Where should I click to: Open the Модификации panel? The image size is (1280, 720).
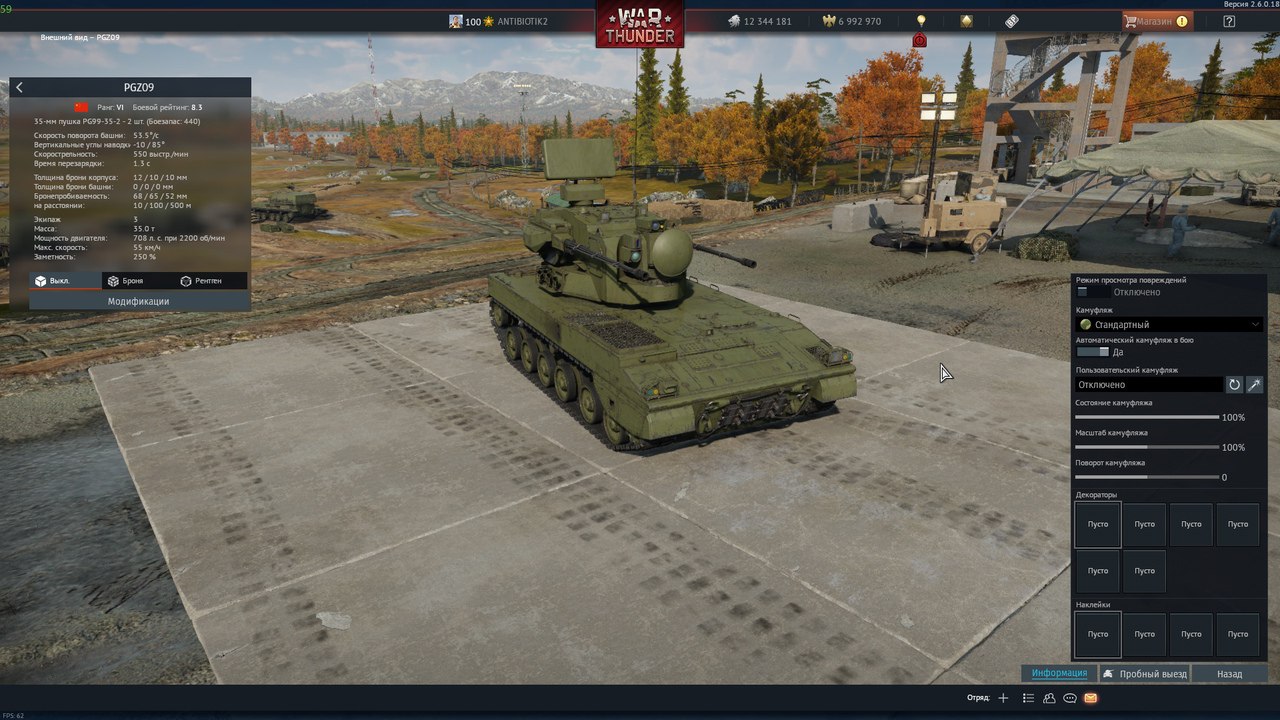pos(138,301)
